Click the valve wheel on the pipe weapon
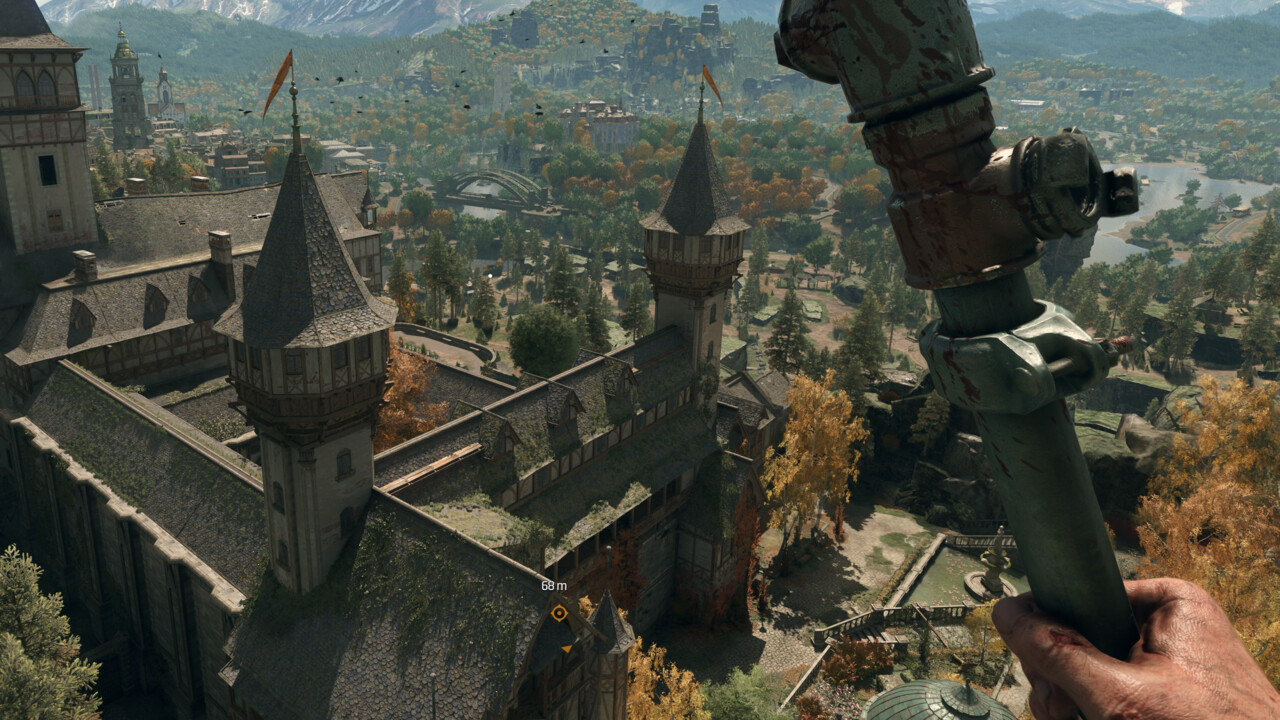 pyautogui.click(x=1057, y=178)
